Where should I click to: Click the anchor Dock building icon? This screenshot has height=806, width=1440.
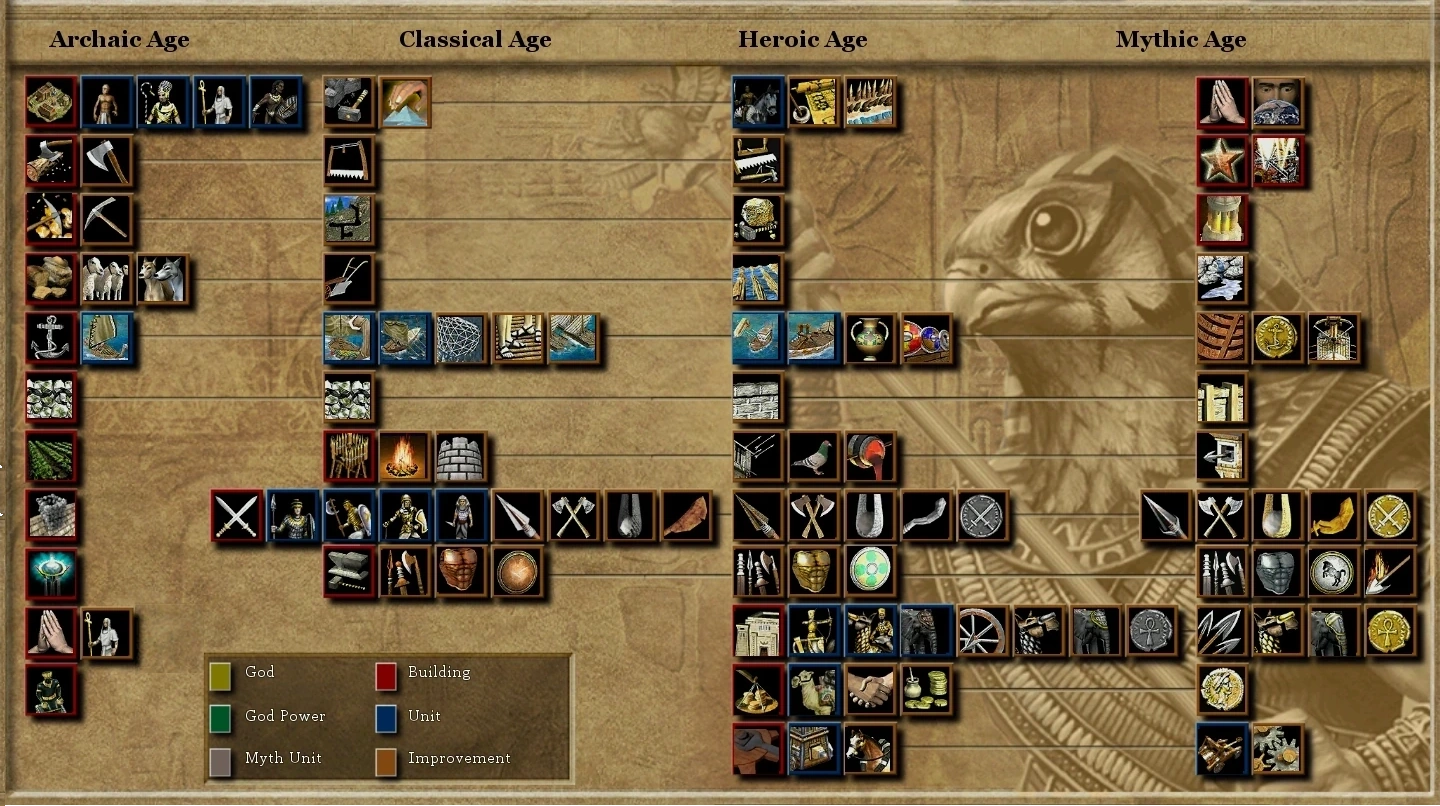[51, 338]
